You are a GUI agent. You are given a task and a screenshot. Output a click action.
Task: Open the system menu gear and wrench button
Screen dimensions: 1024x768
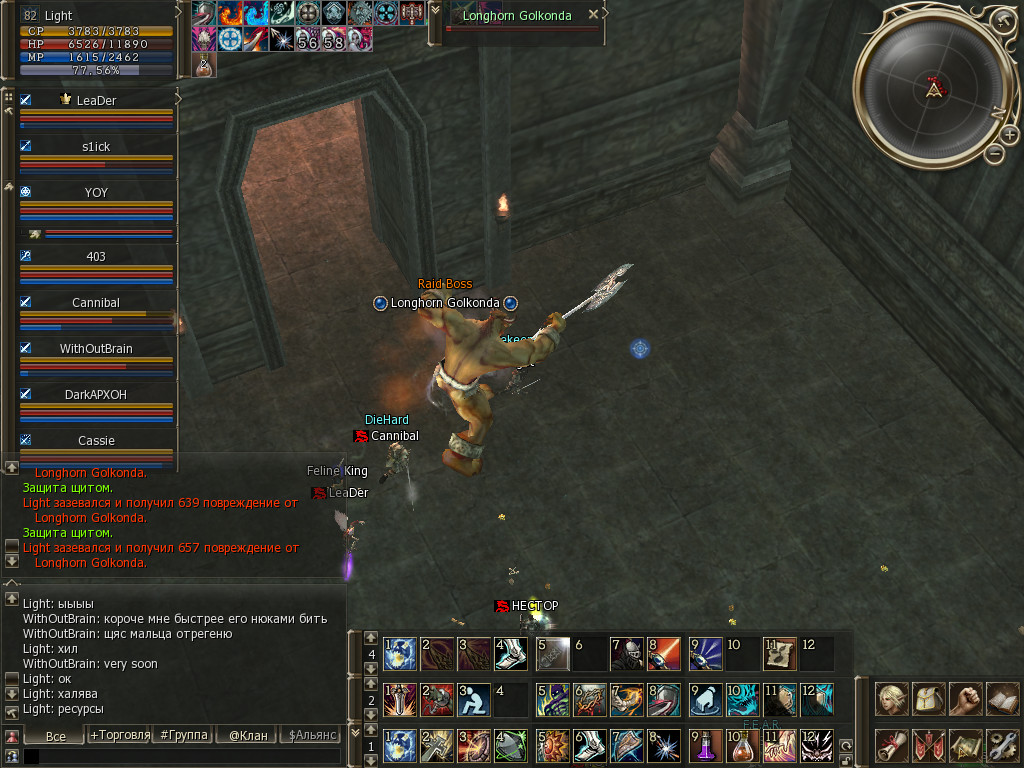click(1001, 745)
